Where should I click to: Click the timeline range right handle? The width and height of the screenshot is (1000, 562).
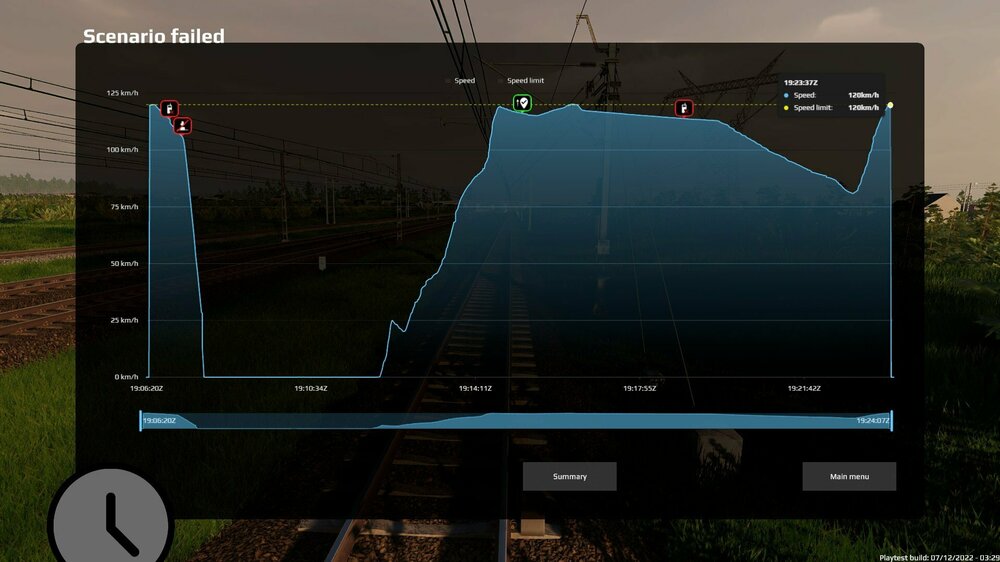click(x=891, y=421)
